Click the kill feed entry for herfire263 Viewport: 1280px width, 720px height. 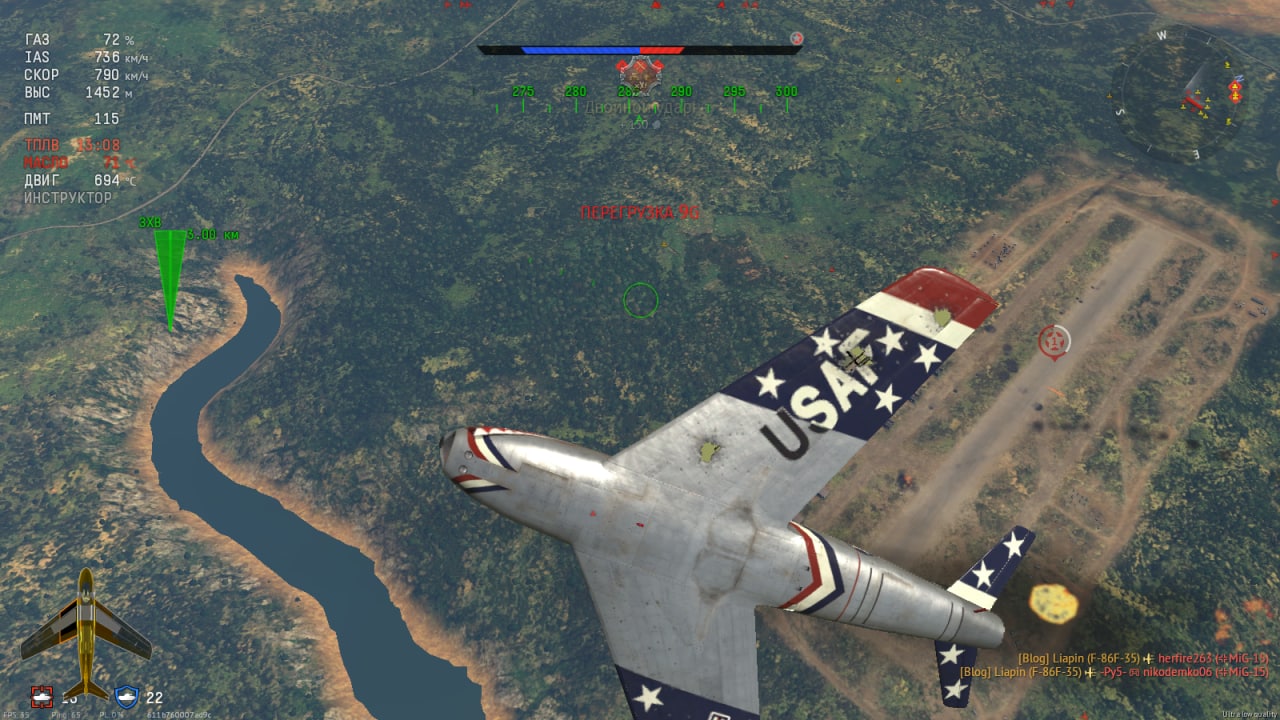click(x=1142, y=658)
